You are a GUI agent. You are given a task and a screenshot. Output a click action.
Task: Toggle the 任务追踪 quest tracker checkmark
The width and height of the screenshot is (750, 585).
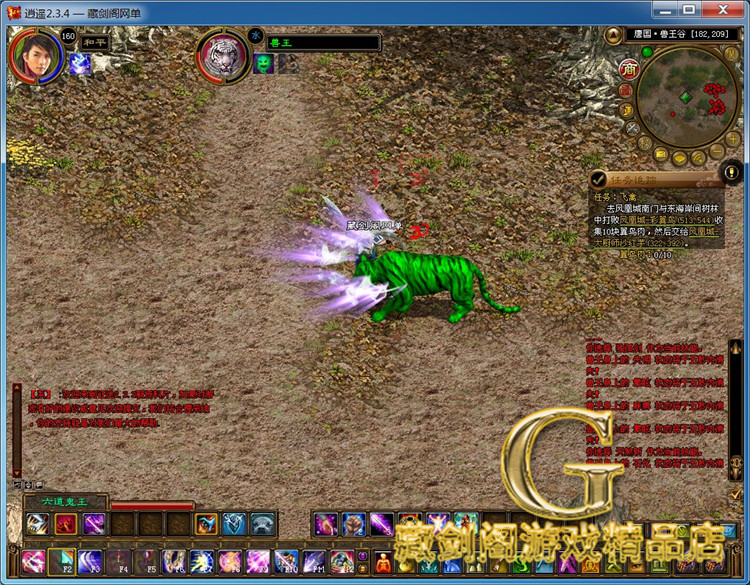pos(599,180)
